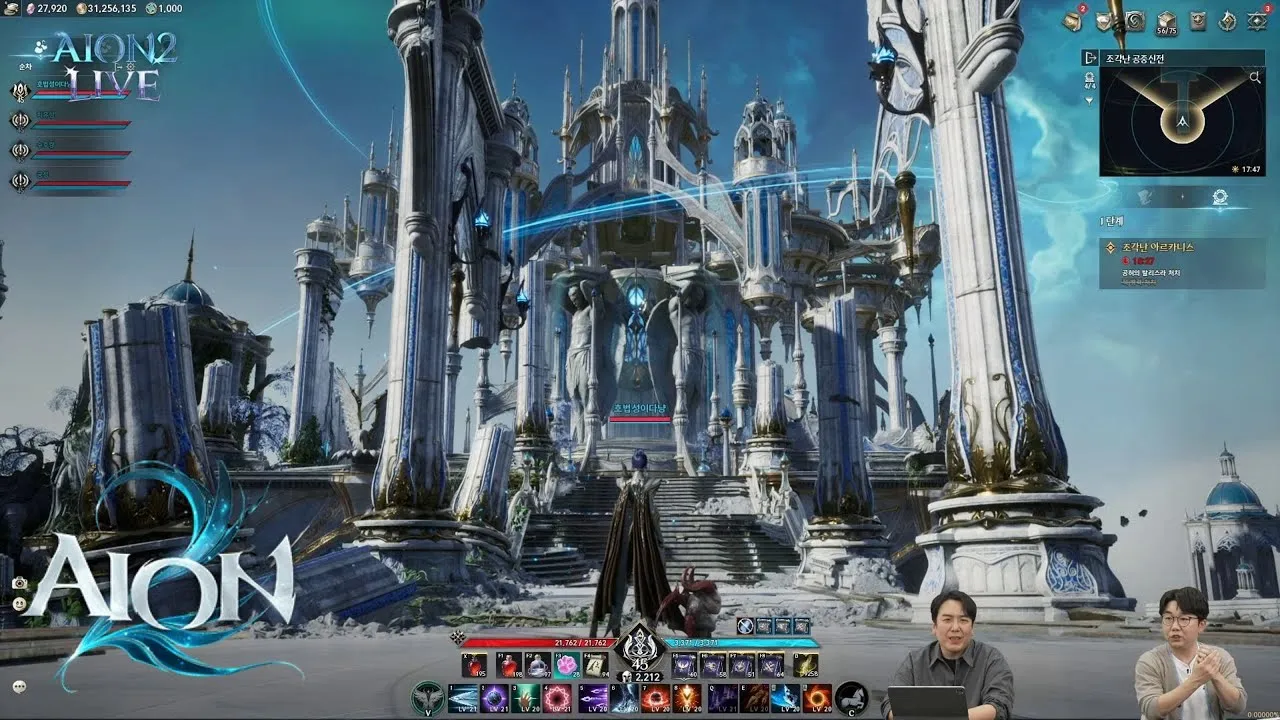This screenshot has height=720, width=1280.
Task: Summon the horse mount marked C
Action: pos(851,697)
